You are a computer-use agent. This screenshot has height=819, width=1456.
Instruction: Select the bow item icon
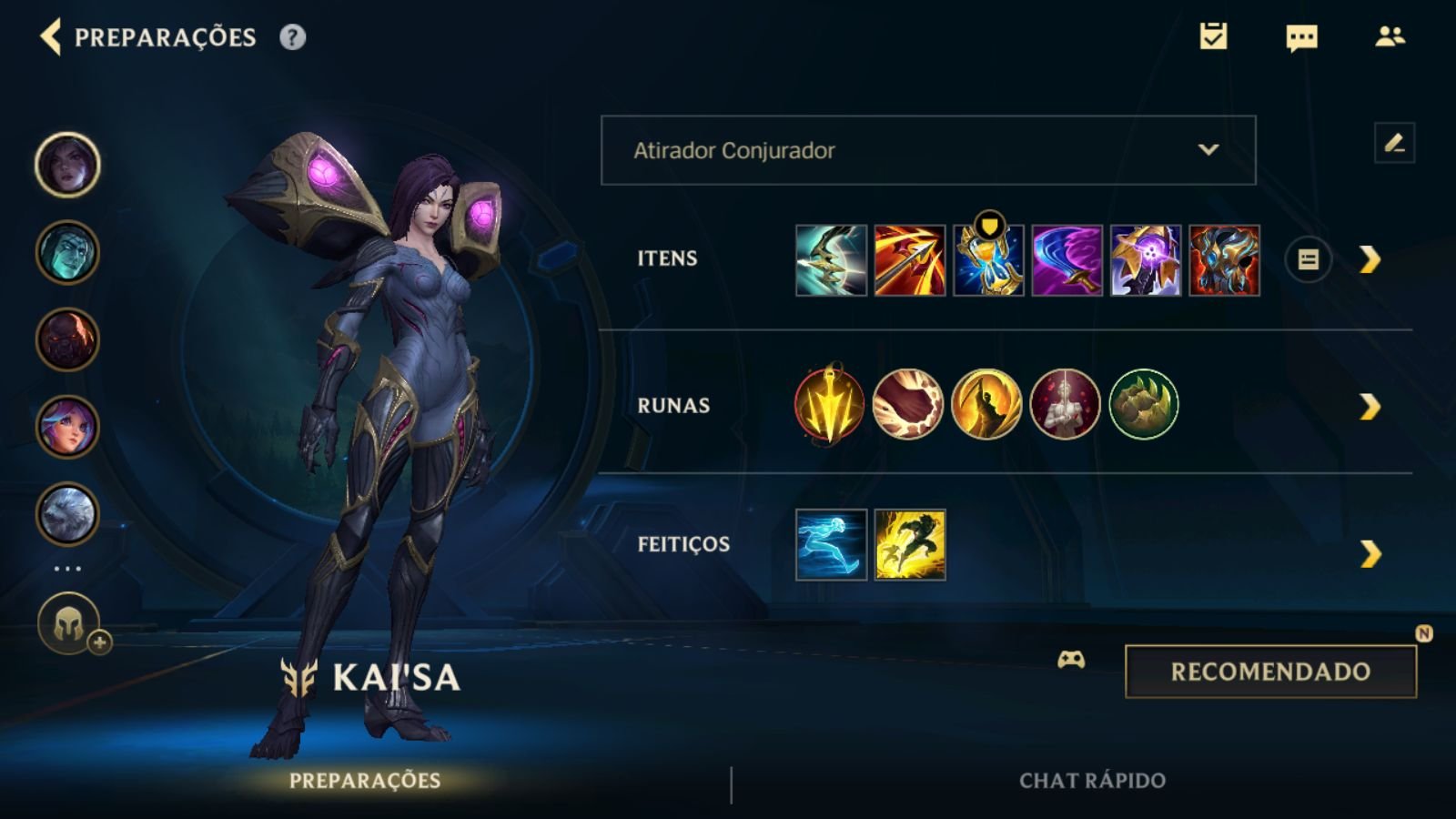pyautogui.click(x=831, y=260)
